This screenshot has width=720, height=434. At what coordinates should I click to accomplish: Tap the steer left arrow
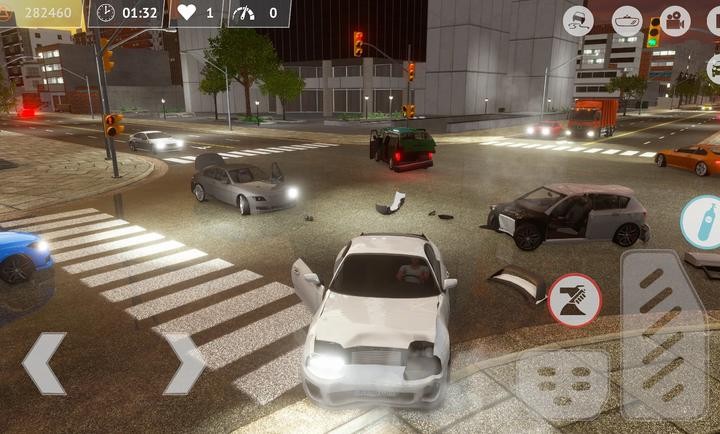tap(44, 364)
